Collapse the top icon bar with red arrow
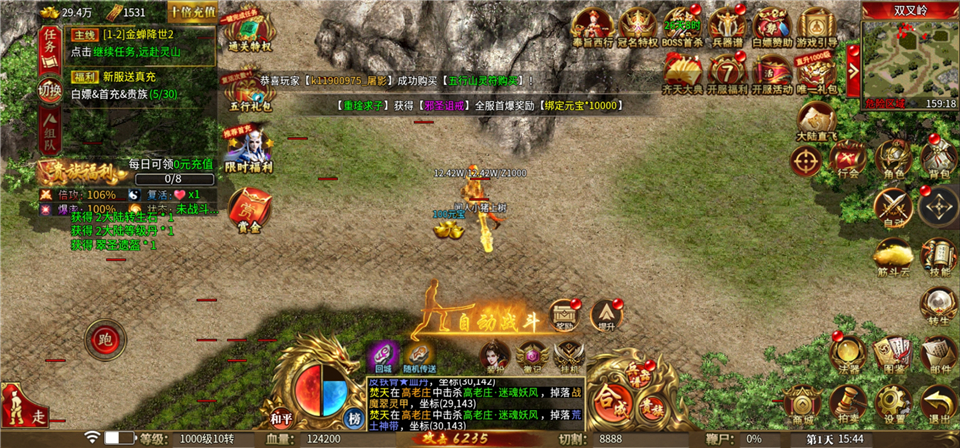Screen dimensions: 960x448 point(853,53)
